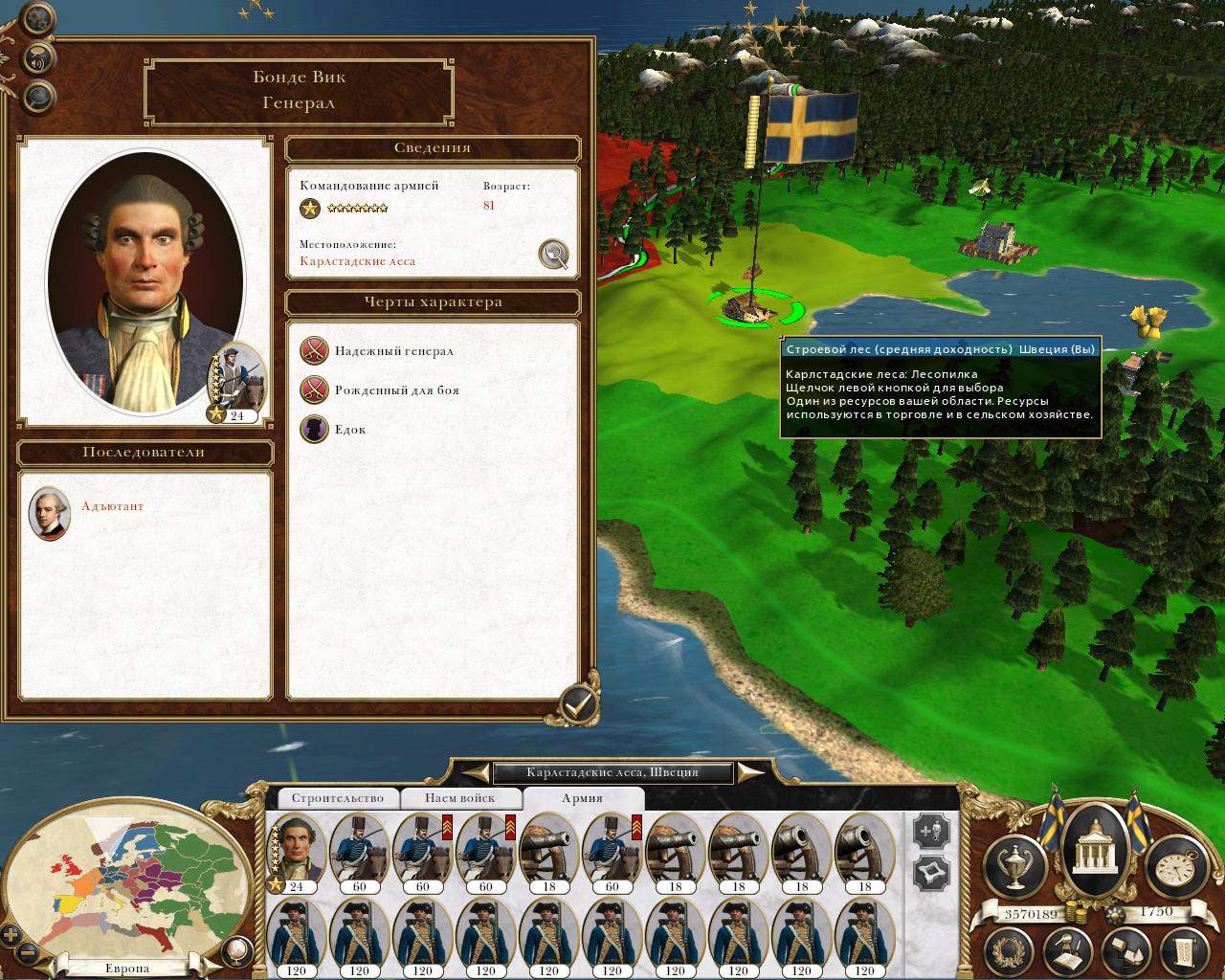Open the trophy cup panel
1225x980 pixels.
(x=1014, y=864)
